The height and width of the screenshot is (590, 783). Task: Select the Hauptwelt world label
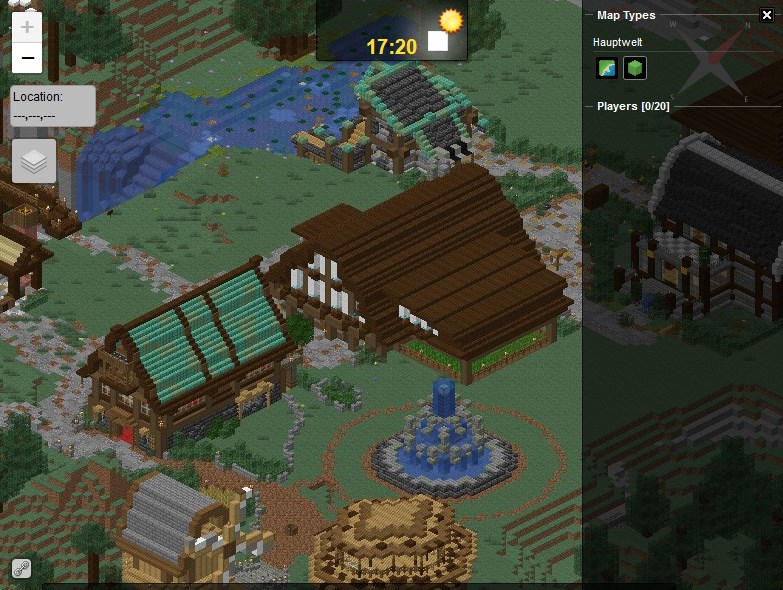point(619,43)
